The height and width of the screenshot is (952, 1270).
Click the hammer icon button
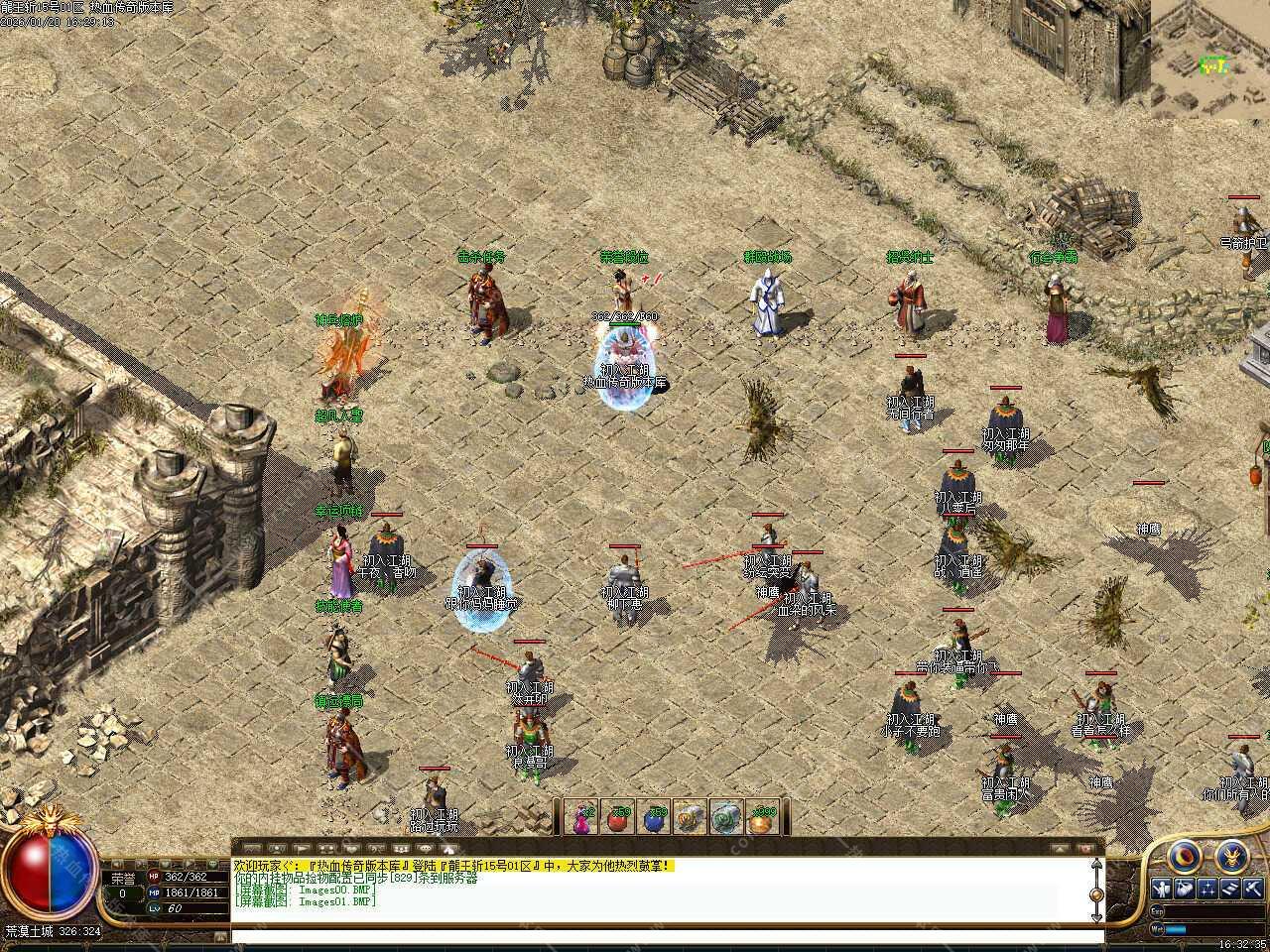tap(1254, 888)
